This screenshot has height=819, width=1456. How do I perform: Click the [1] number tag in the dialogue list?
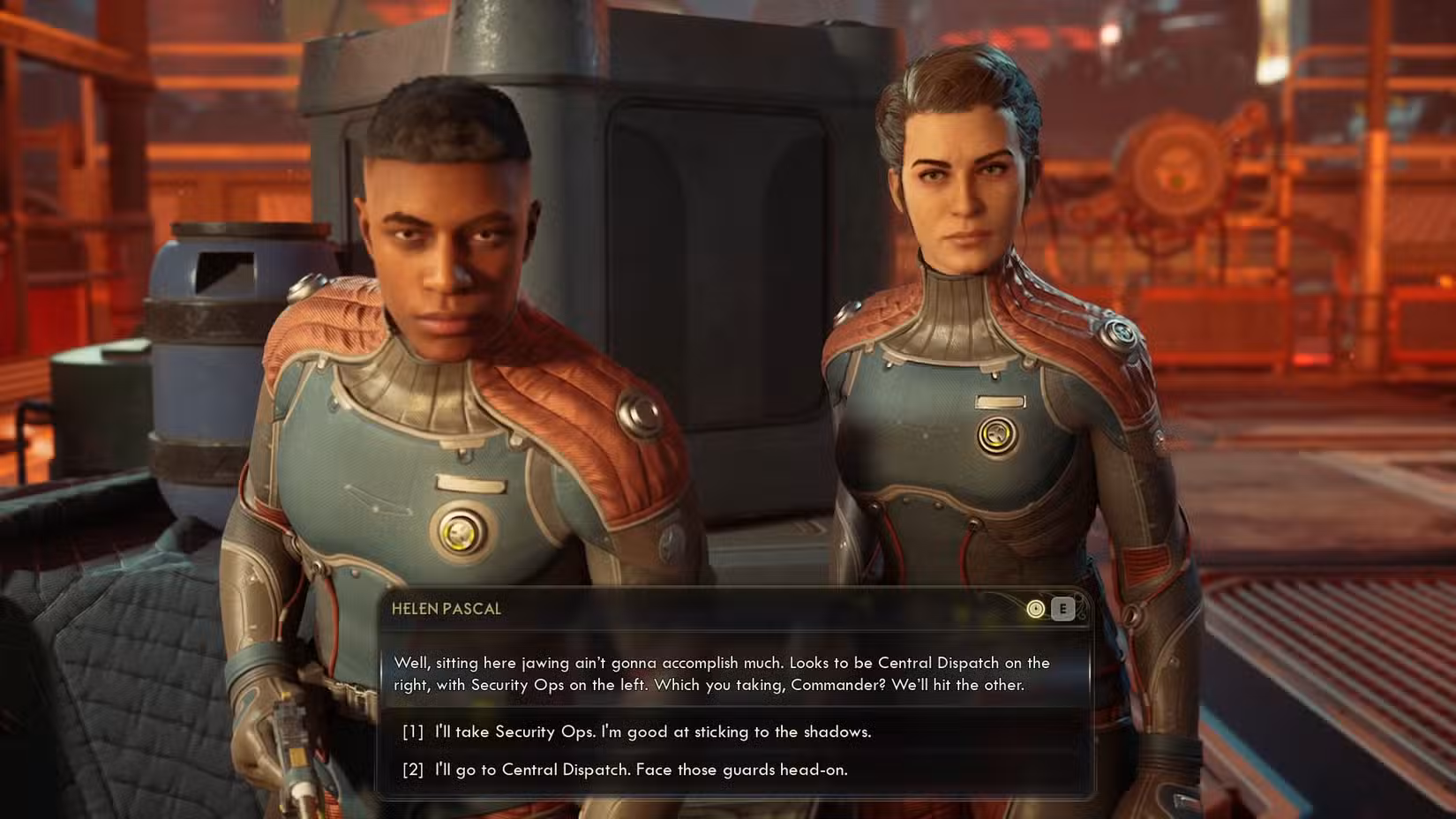413,732
